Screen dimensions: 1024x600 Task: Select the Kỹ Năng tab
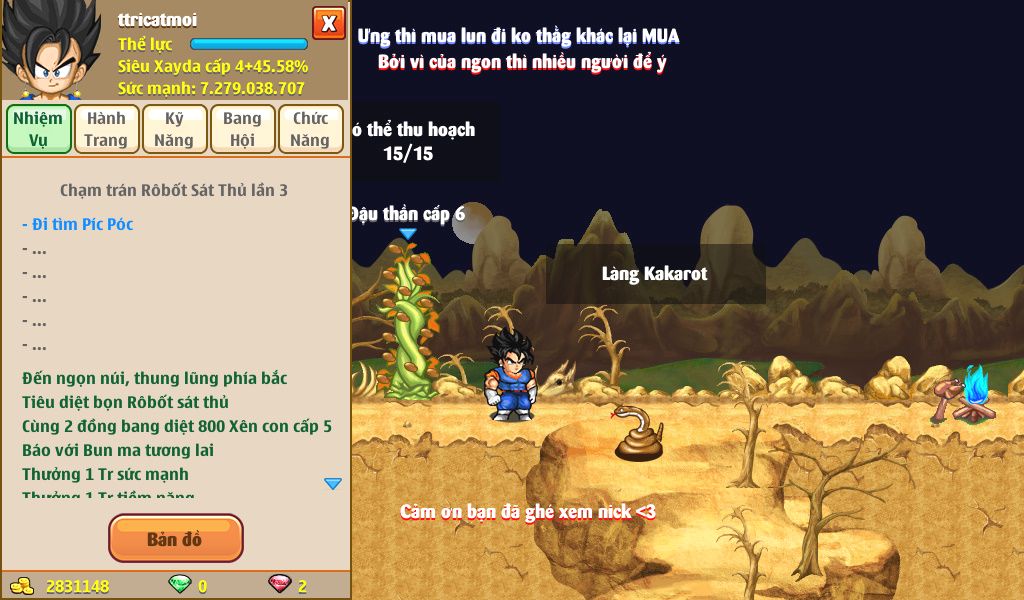pyautogui.click(x=174, y=129)
